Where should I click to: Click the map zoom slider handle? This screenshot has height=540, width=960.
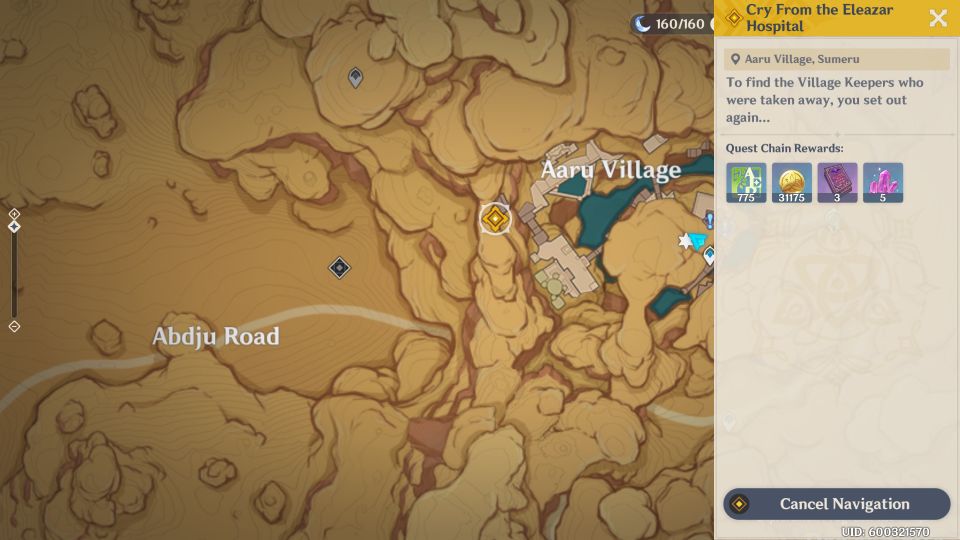tap(14, 227)
